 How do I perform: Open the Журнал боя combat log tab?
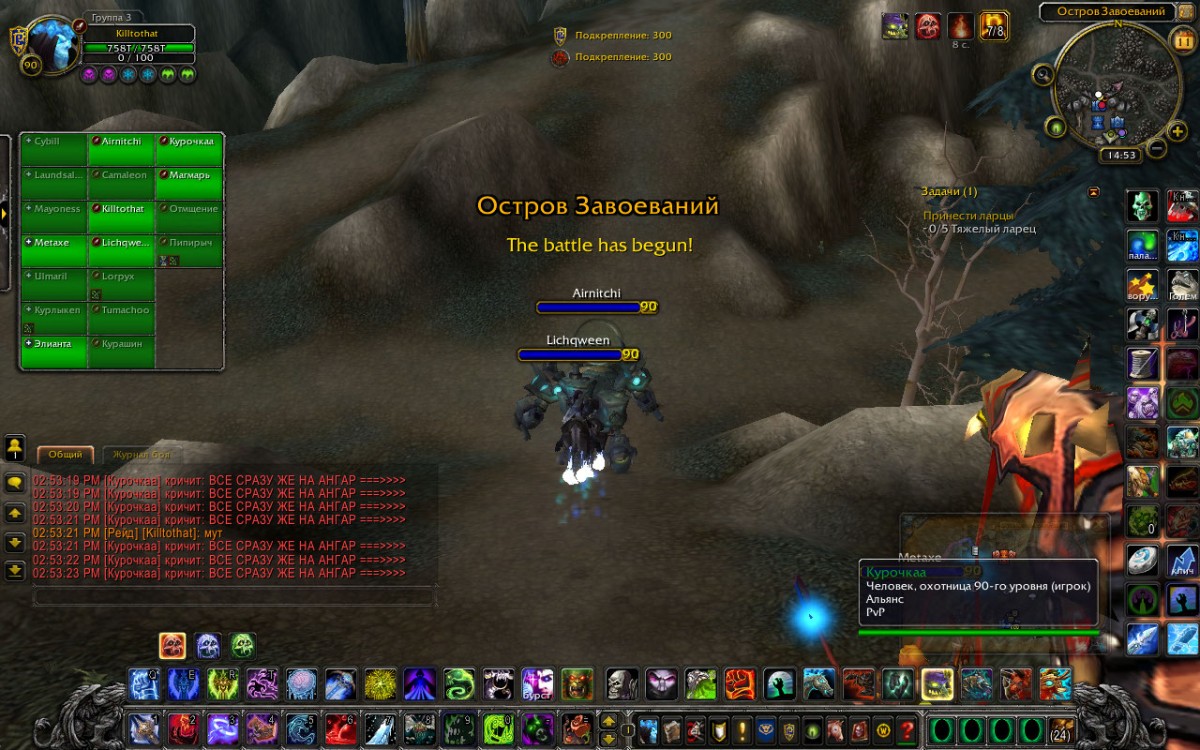tap(141, 454)
